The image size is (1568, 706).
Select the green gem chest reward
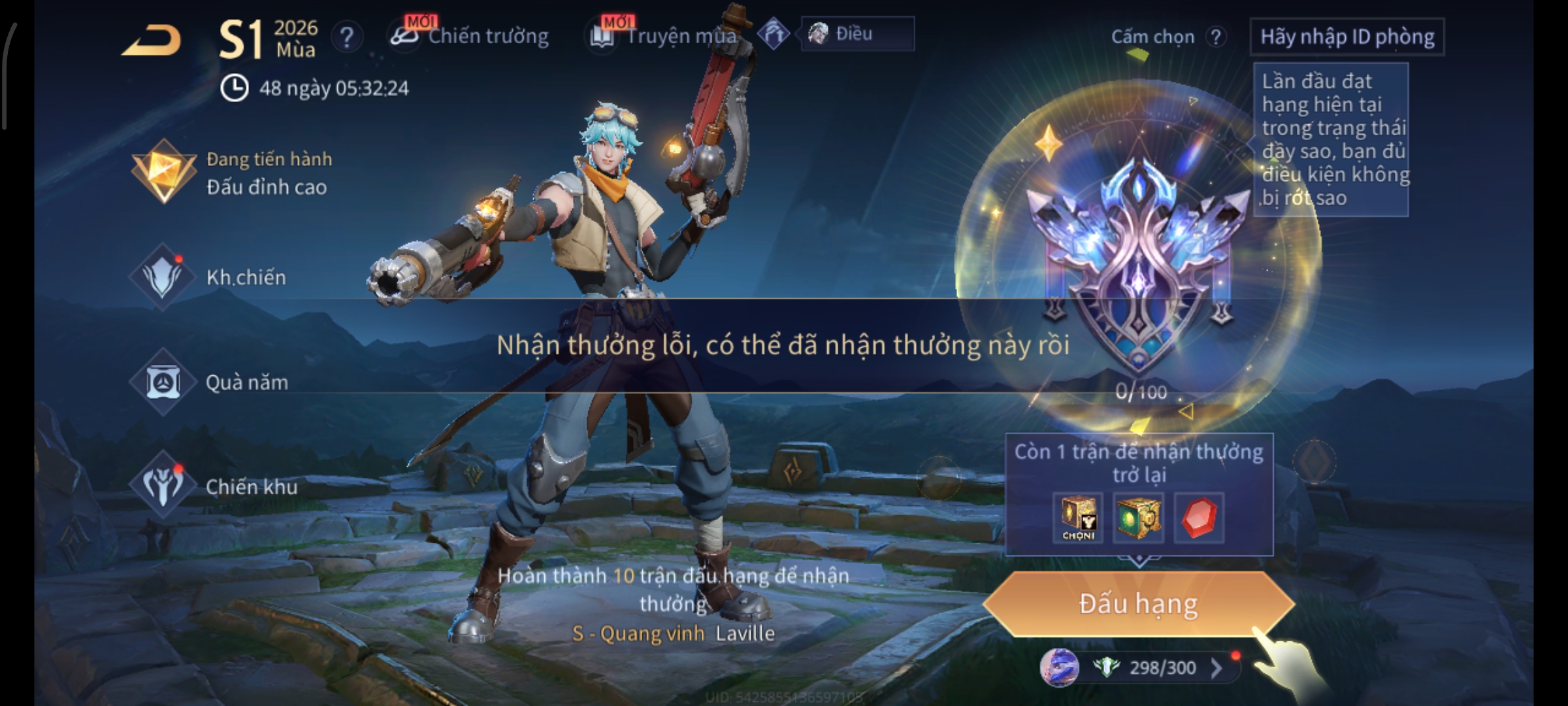coord(1138,518)
